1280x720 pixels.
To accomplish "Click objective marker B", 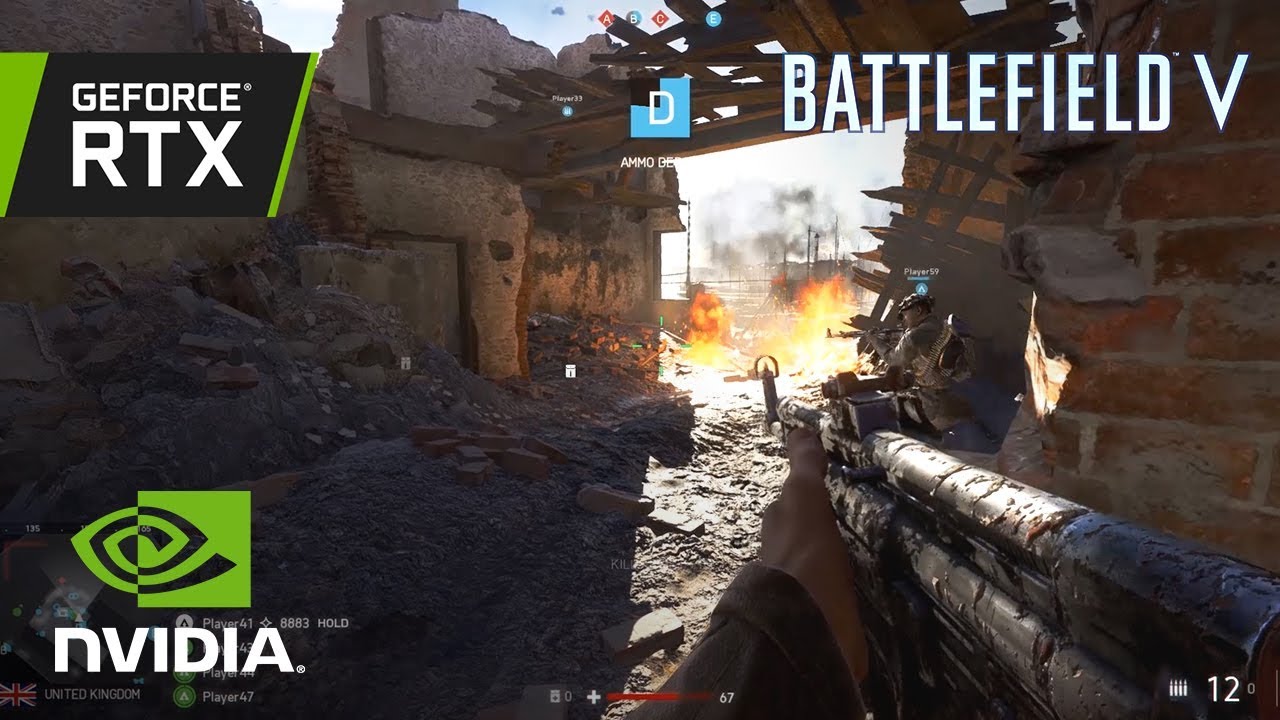I will 633,18.
